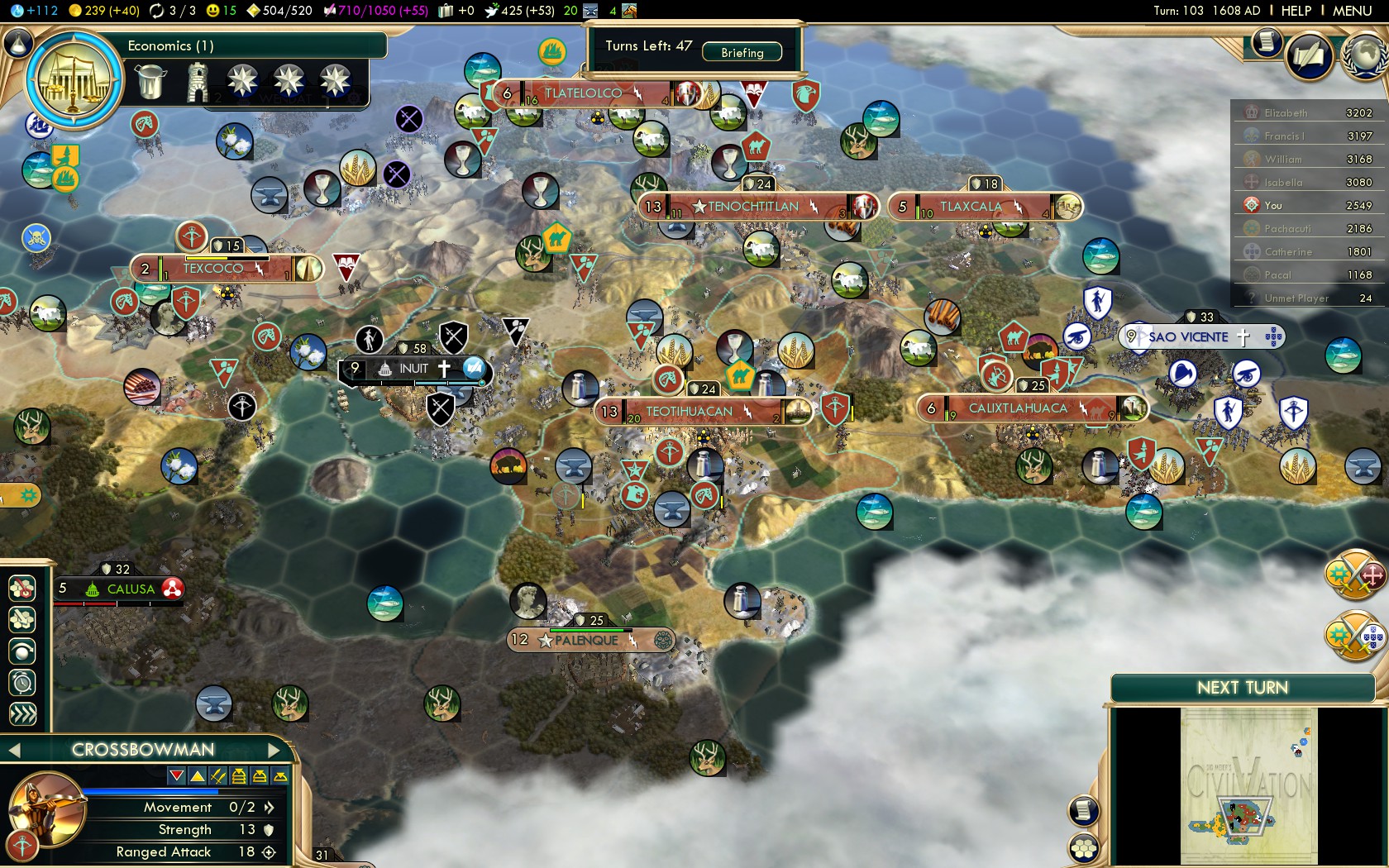Open the Teotihuacan city banner
This screenshot has width=1389, height=868.
click(689, 412)
